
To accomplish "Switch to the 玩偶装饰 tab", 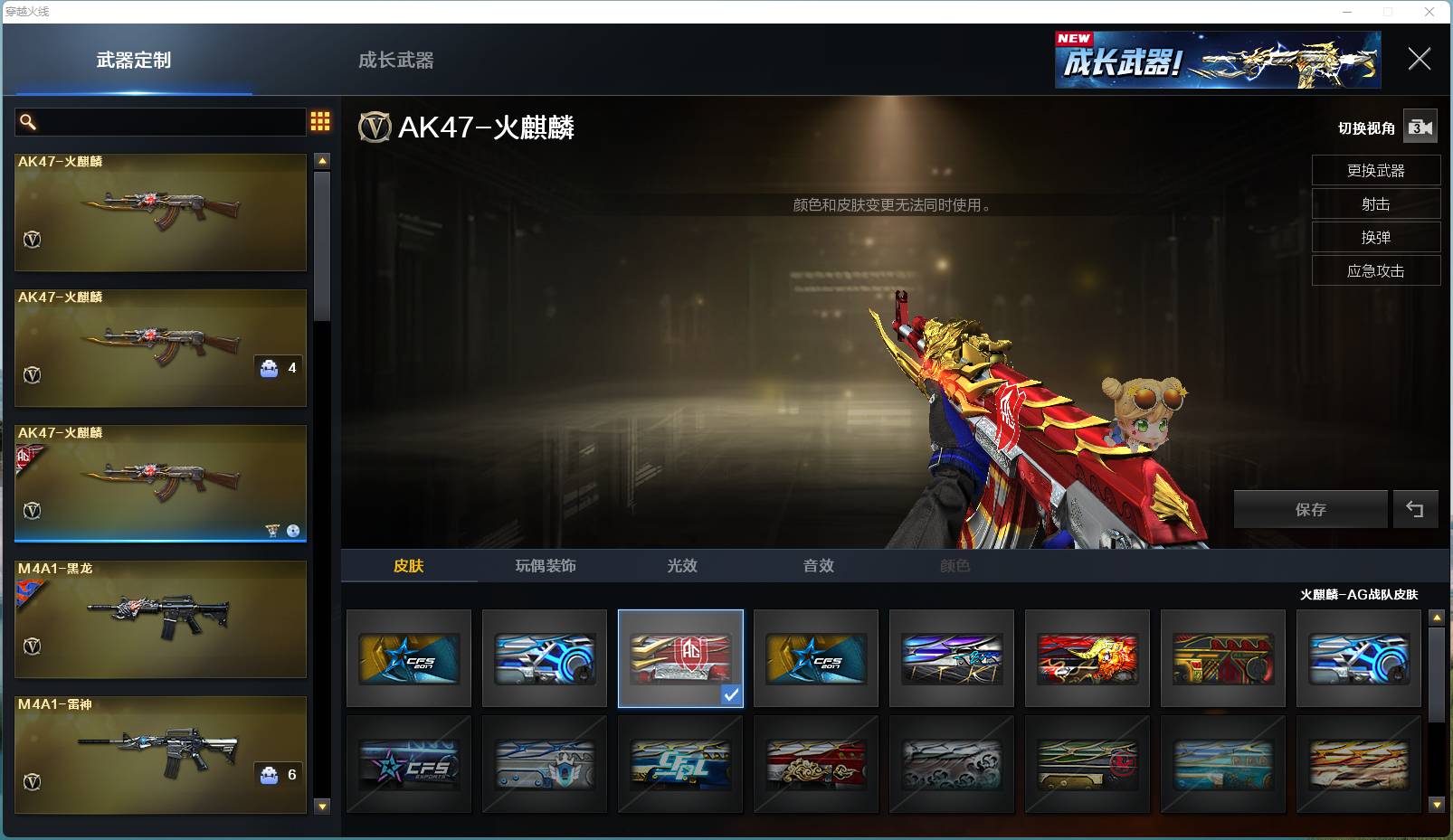I will pos(545,565).
